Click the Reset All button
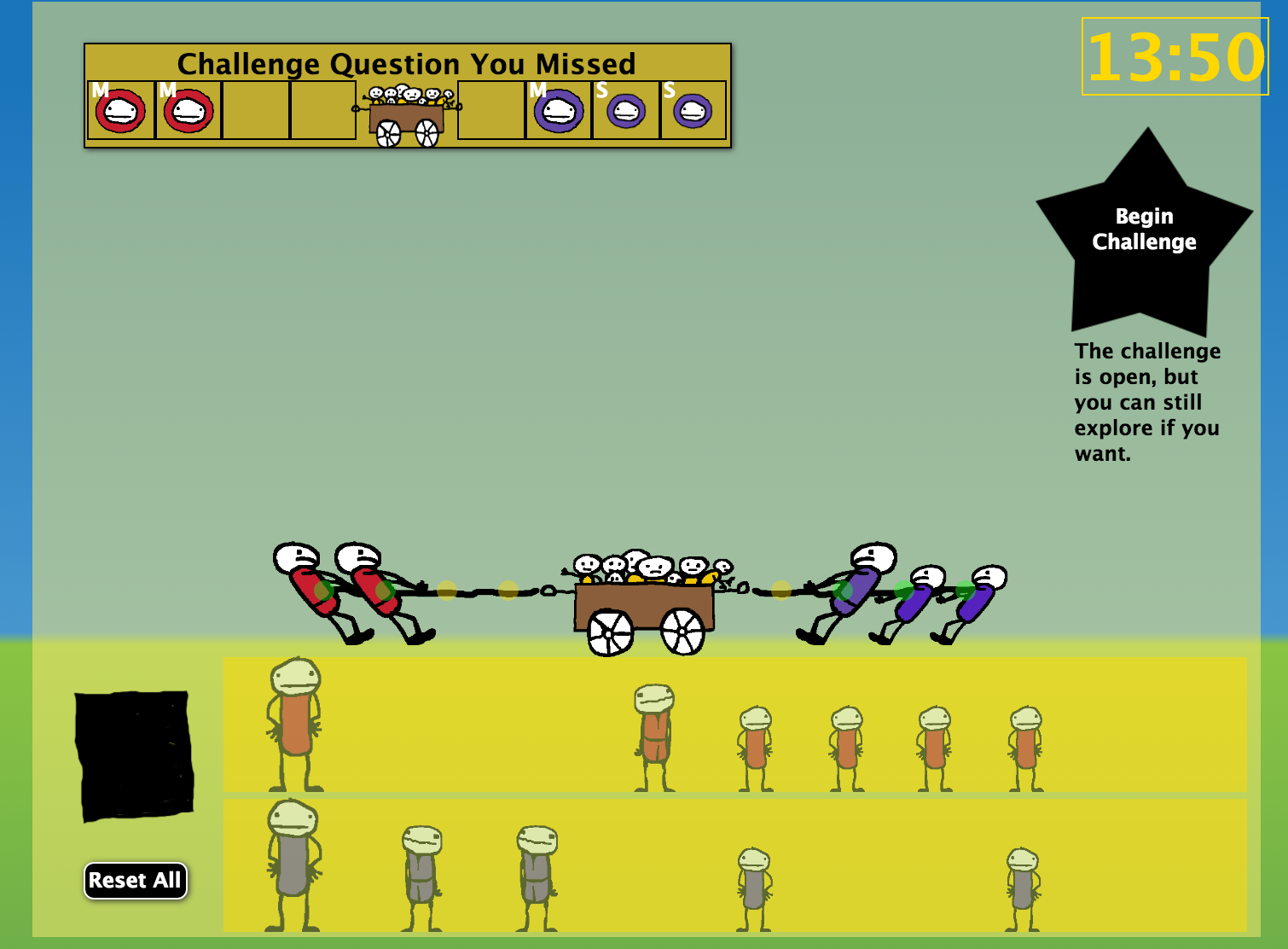Viewport: 1288px width, 949px height. pos(135,880)
